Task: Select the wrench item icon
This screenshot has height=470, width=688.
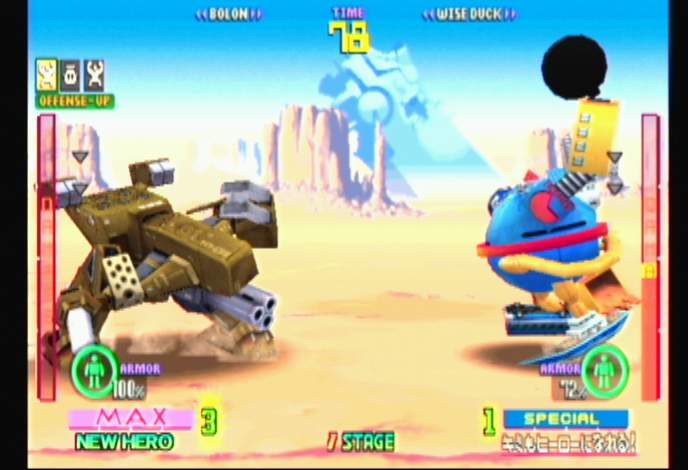Action: [x=94, y=75]
